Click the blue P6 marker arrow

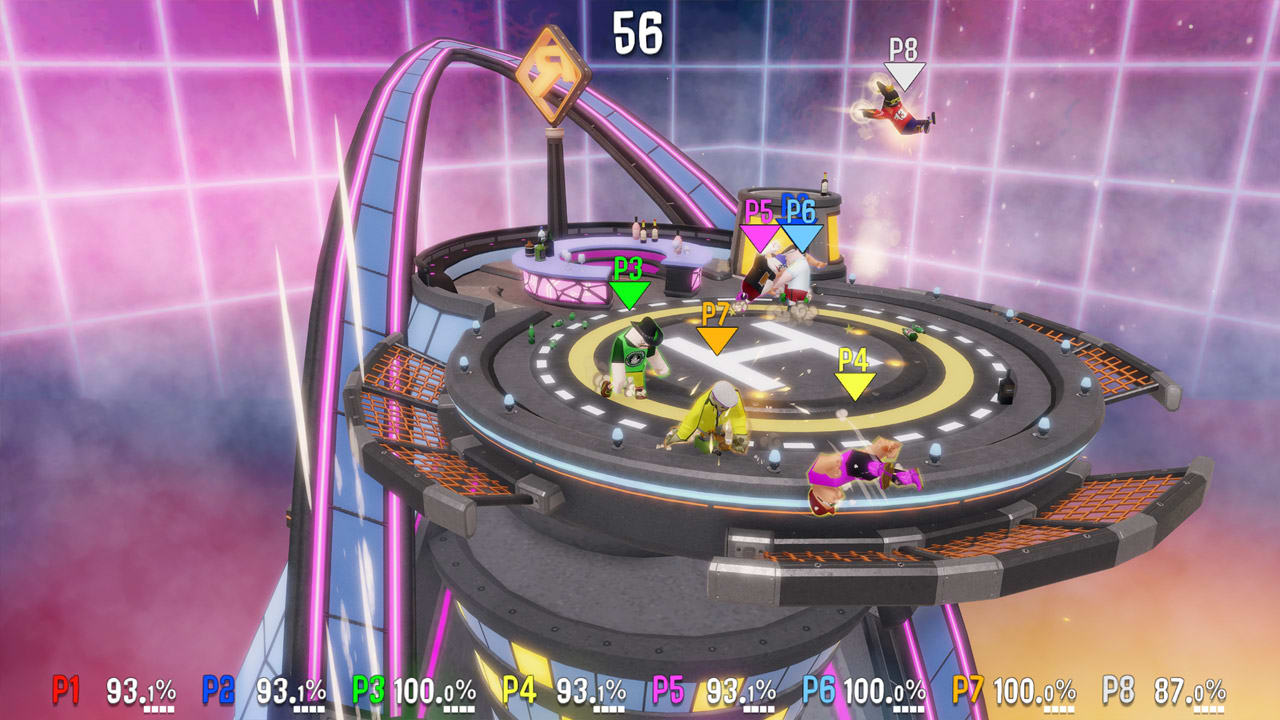[800, 232]
